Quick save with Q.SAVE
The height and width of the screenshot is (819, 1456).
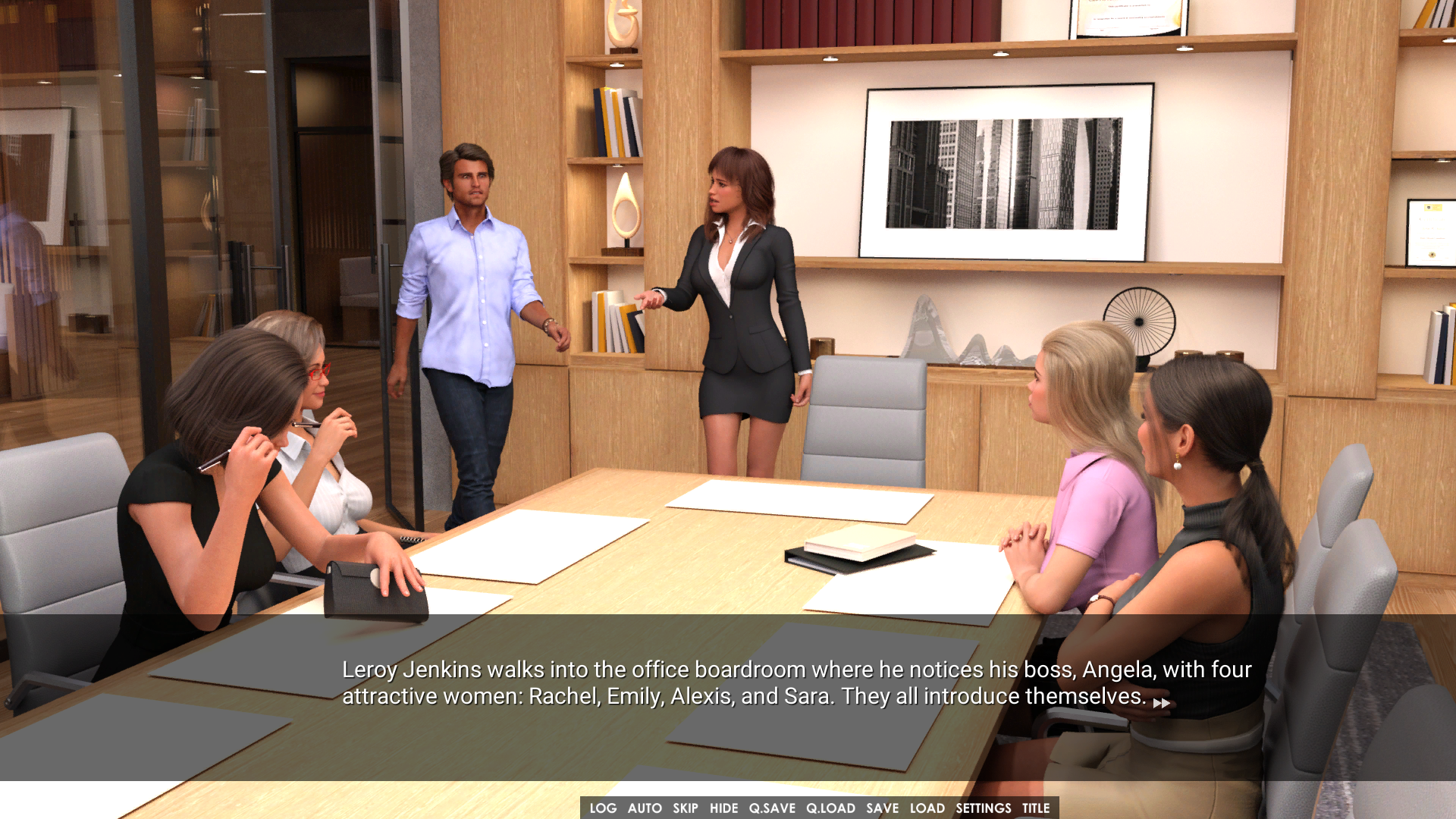coord(772,808)
